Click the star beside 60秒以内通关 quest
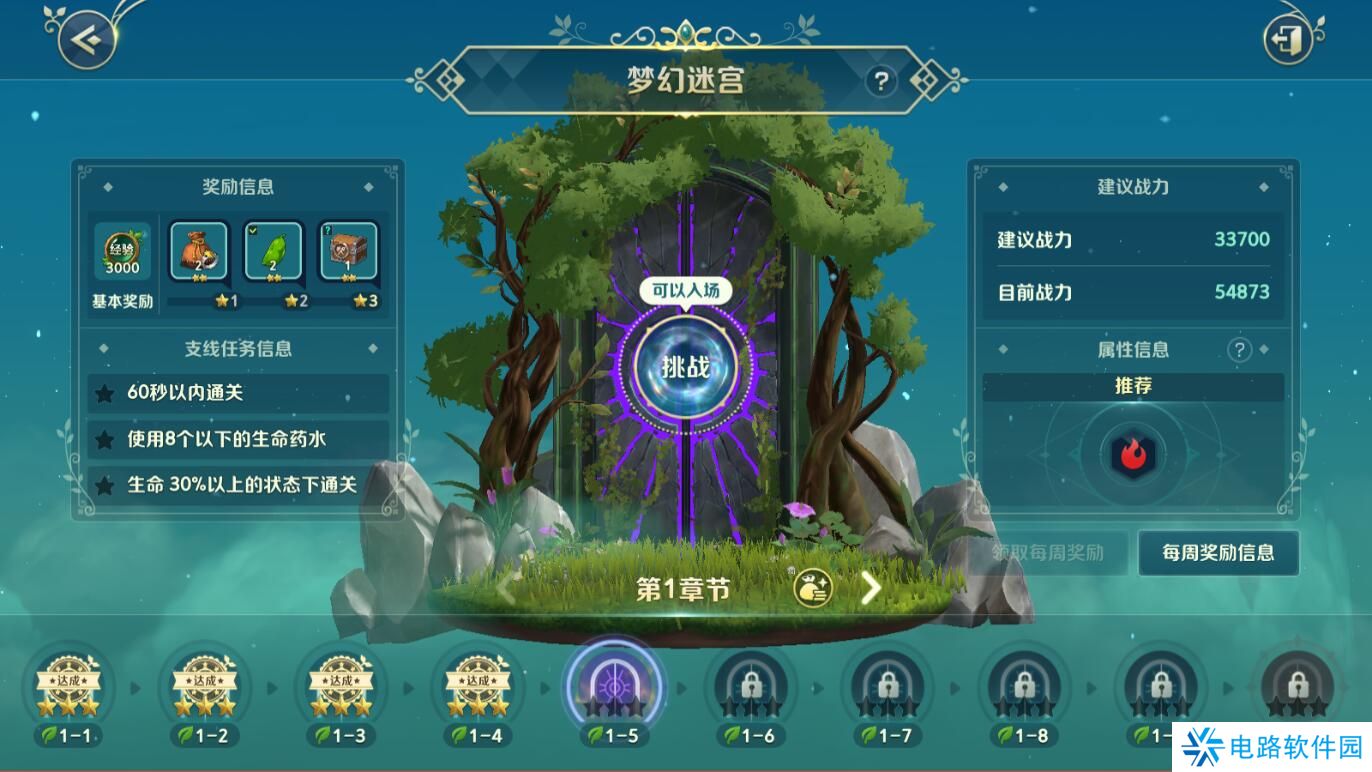The height and width of the screenshot is (772, 1372). 105,394
